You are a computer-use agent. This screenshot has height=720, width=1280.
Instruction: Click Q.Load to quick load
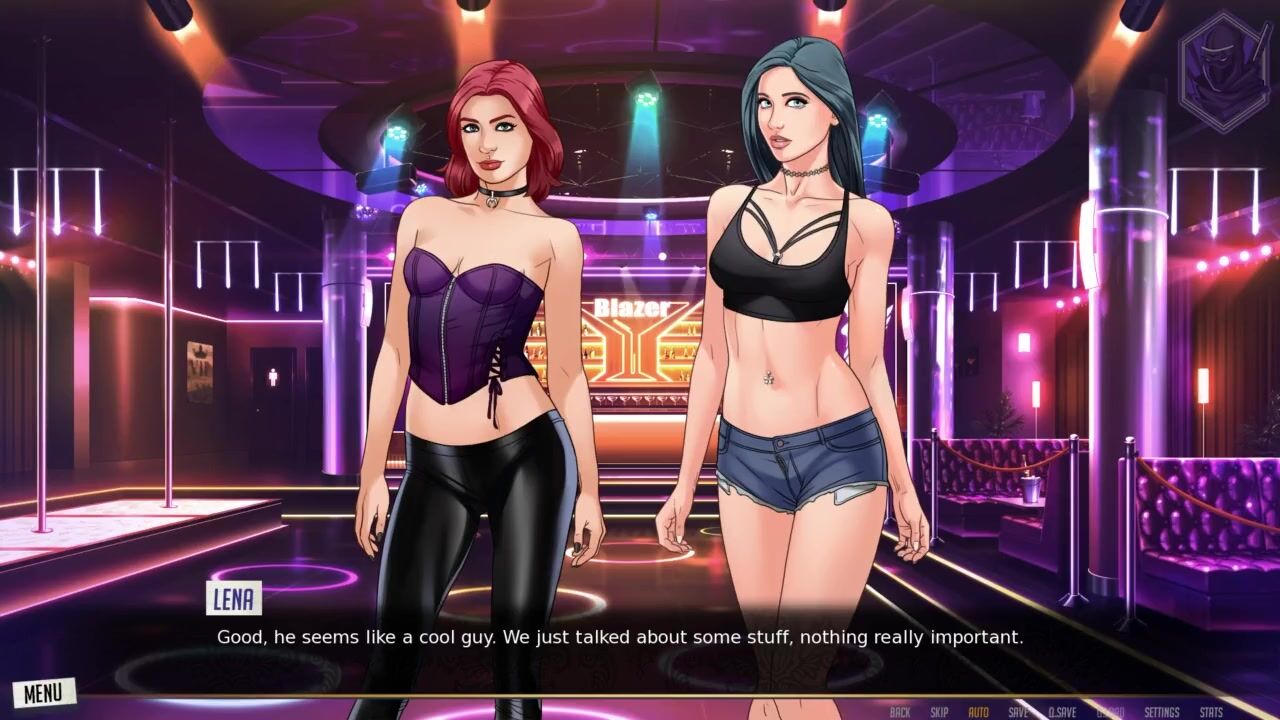(1110, 712)
